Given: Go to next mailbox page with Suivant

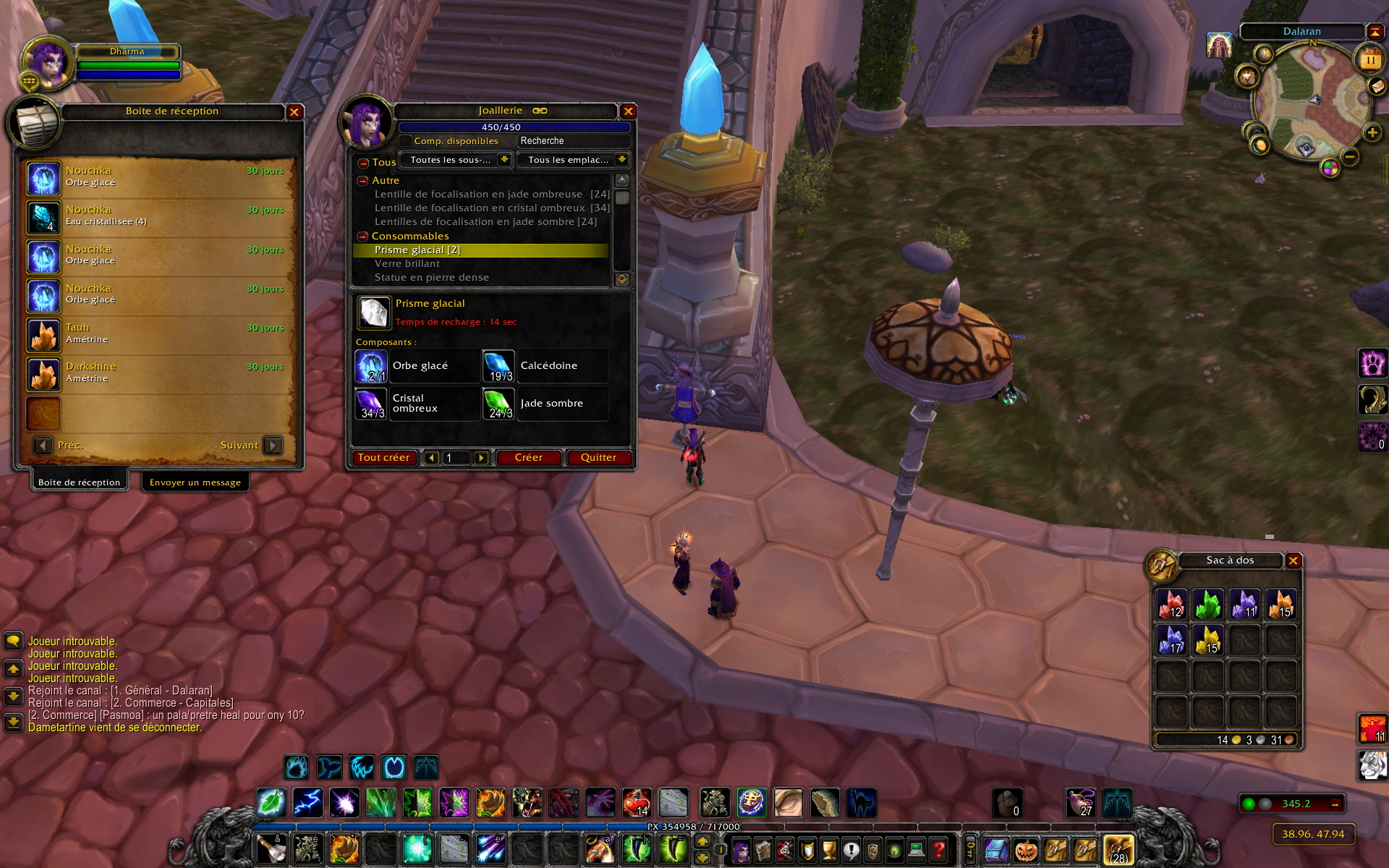Looking at the screenshot, I should point(273,446).
